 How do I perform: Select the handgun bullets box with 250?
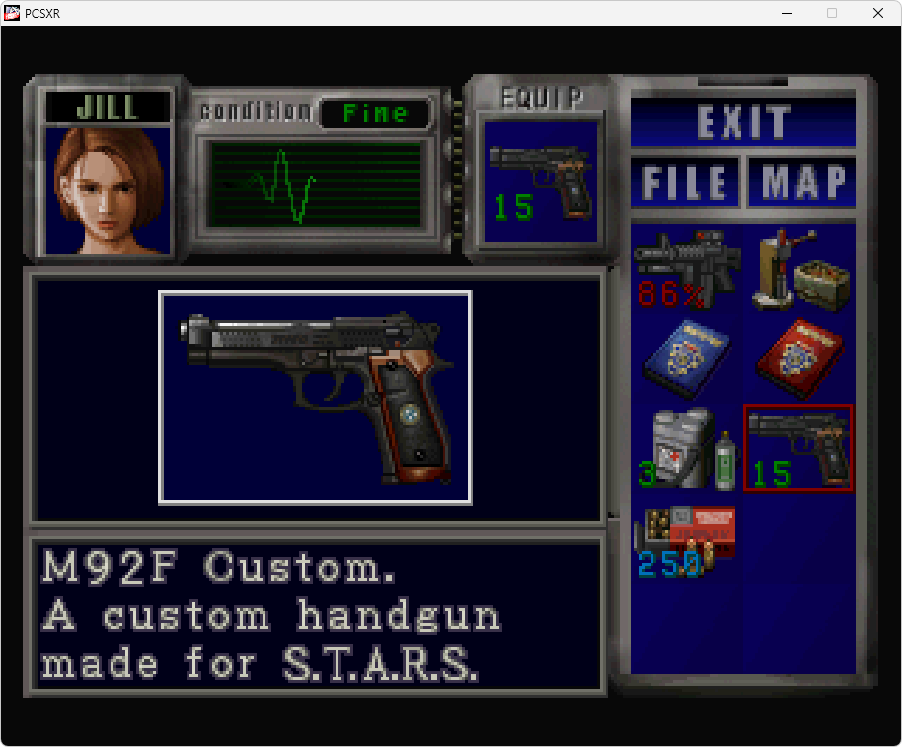click(687, 542)
